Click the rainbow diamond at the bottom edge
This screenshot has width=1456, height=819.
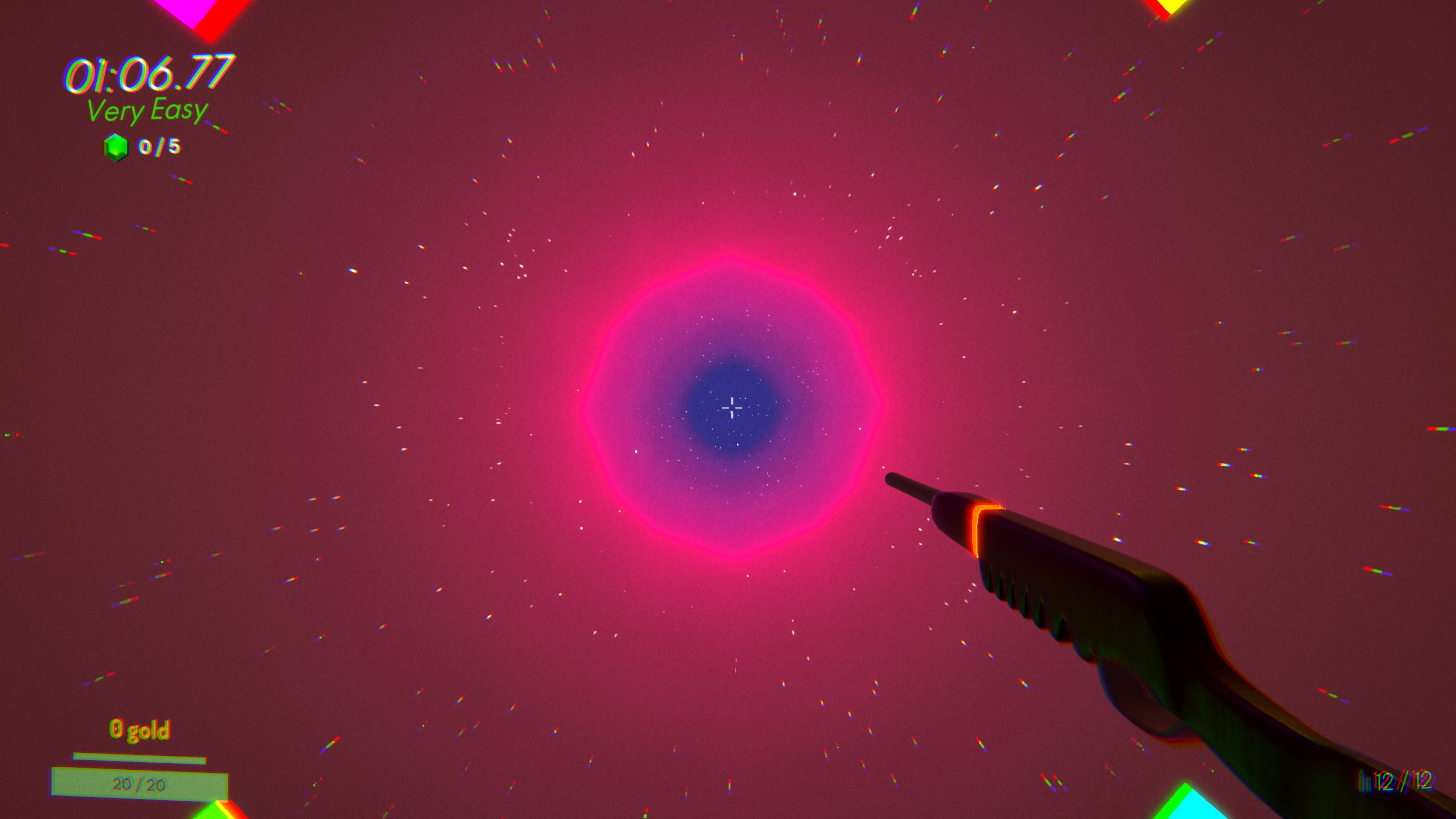pyautogui.click(x=221, y=811)
